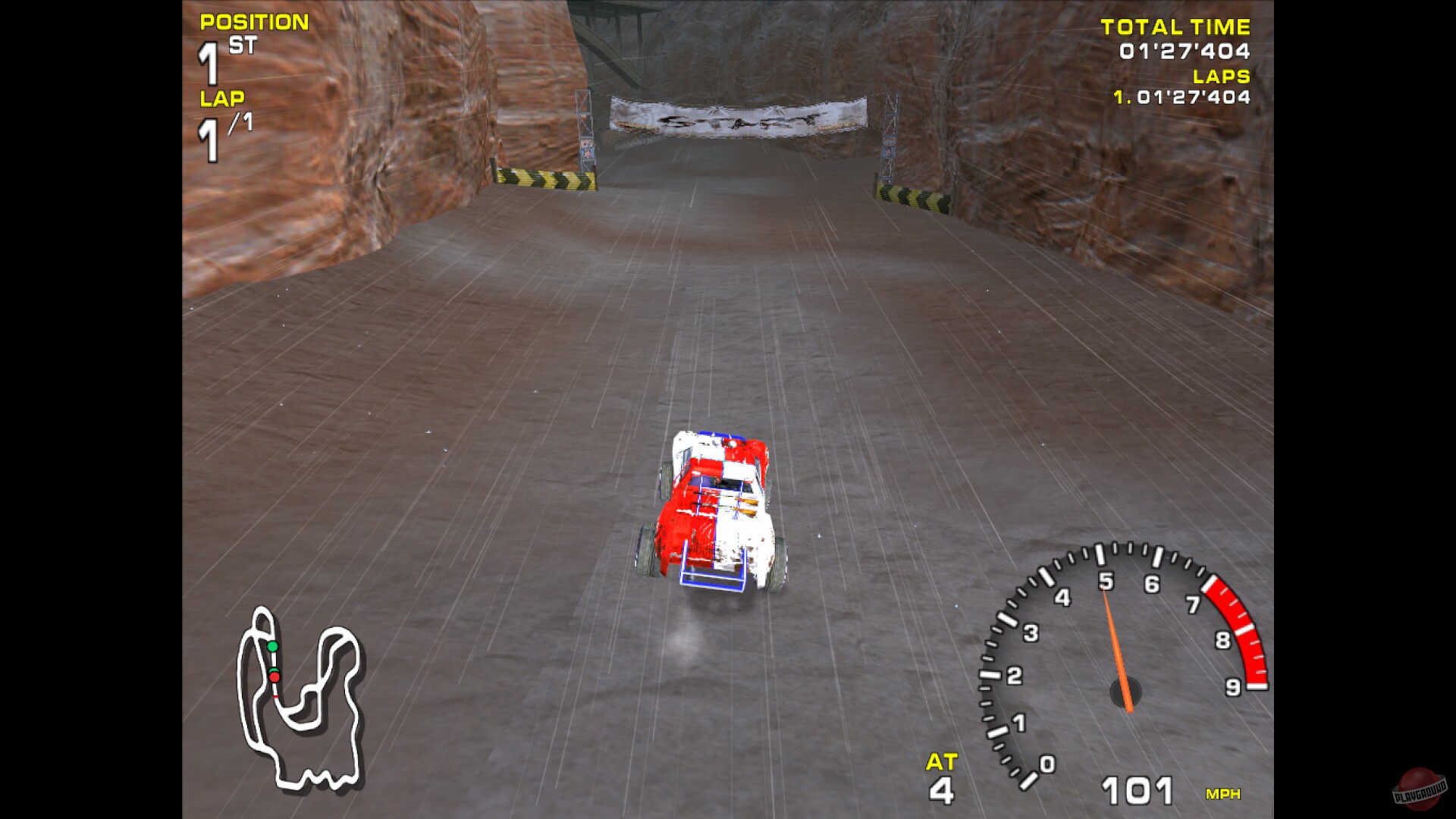Click the TOTAL TIME heading
This screenshot has height=819, width=1456.
click(x=1175, y=27)
